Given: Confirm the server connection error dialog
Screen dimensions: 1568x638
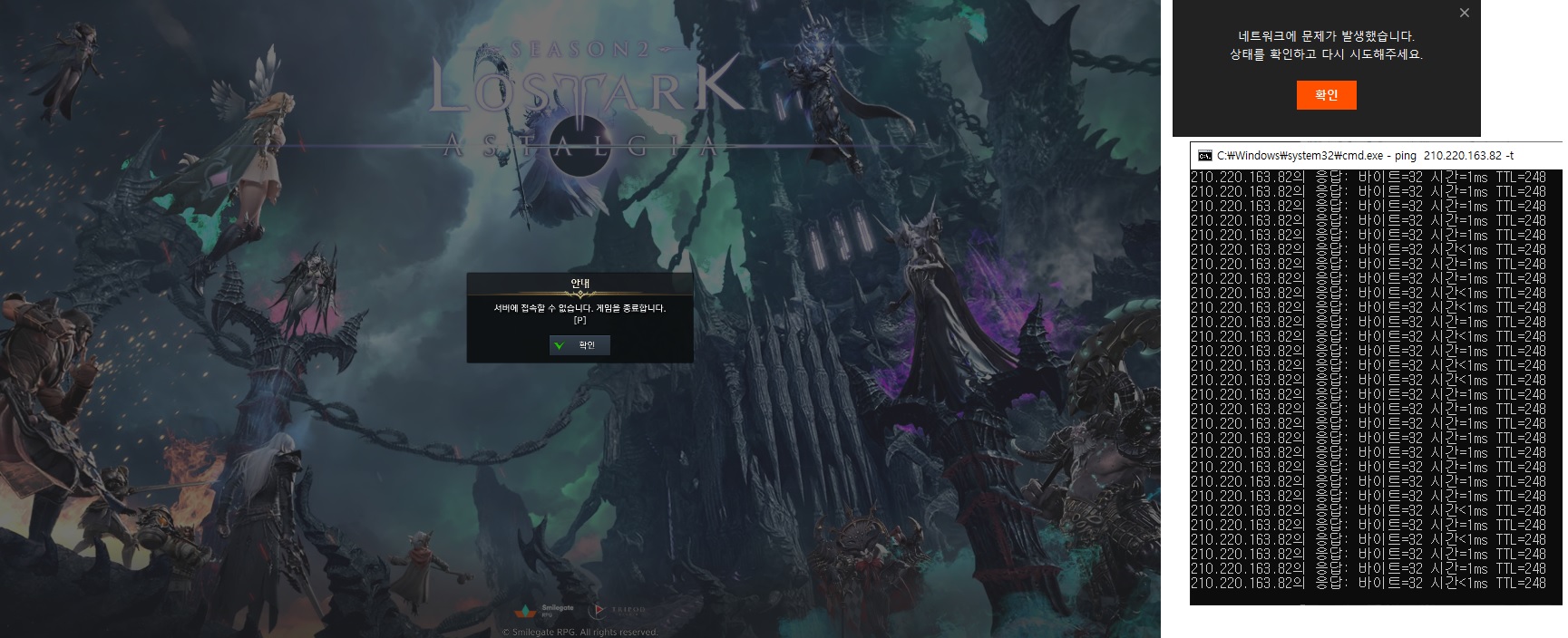Looking at the screenshot, I should (579, 345).
